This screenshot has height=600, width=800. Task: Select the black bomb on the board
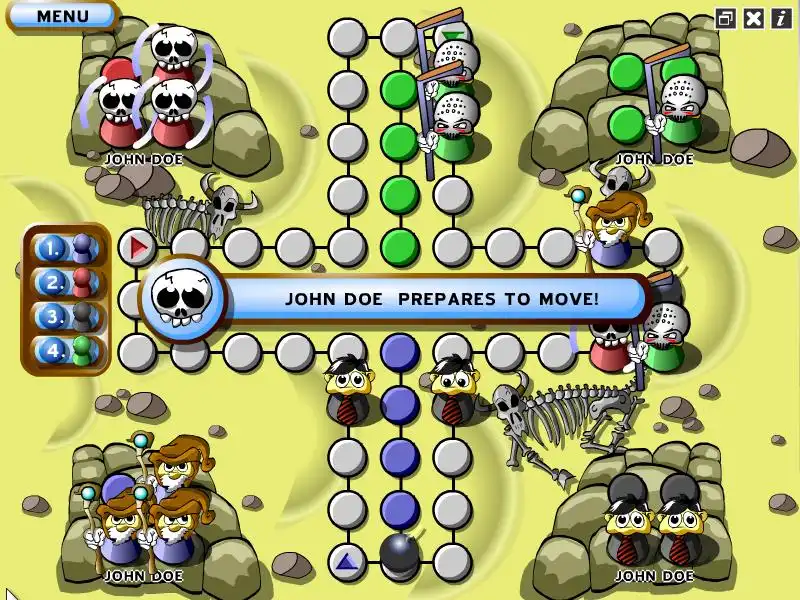(400, 555)
